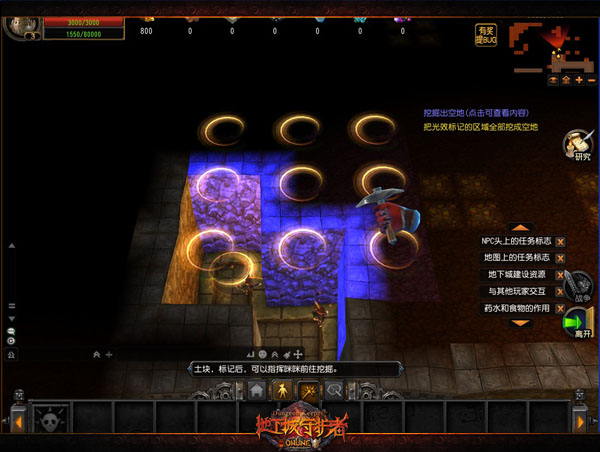Open the NPC头上的任务标志 tip
600x452 pixels.
pyautogui.click(x=516, y=242)
